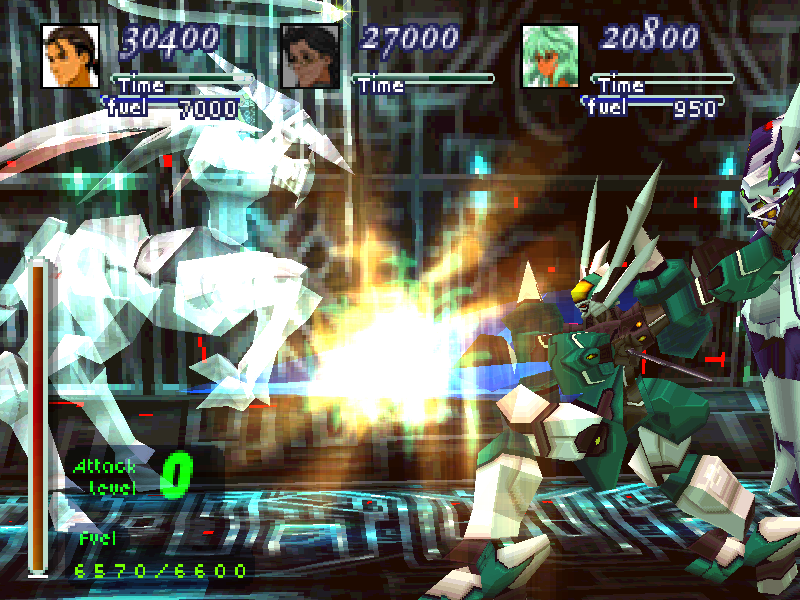Image resolution: width=800 pixels, height=600 pixels.
Task: Select the portrait of Citan with glasses
Action: point(310,57)
